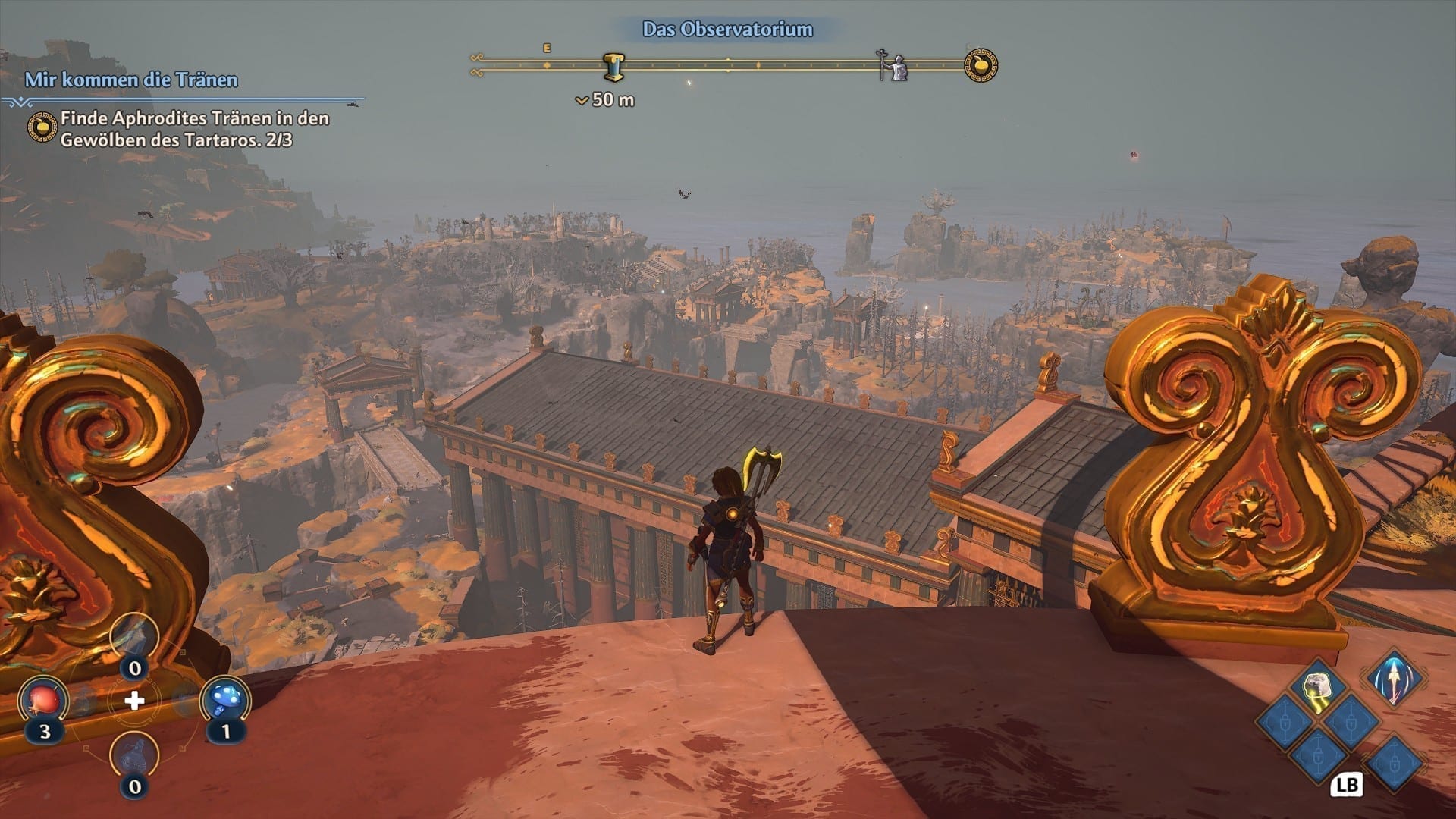Open the "Mir kommen die Tränen" quest tracker
The image size is (1456, 819).
[131, 80]
